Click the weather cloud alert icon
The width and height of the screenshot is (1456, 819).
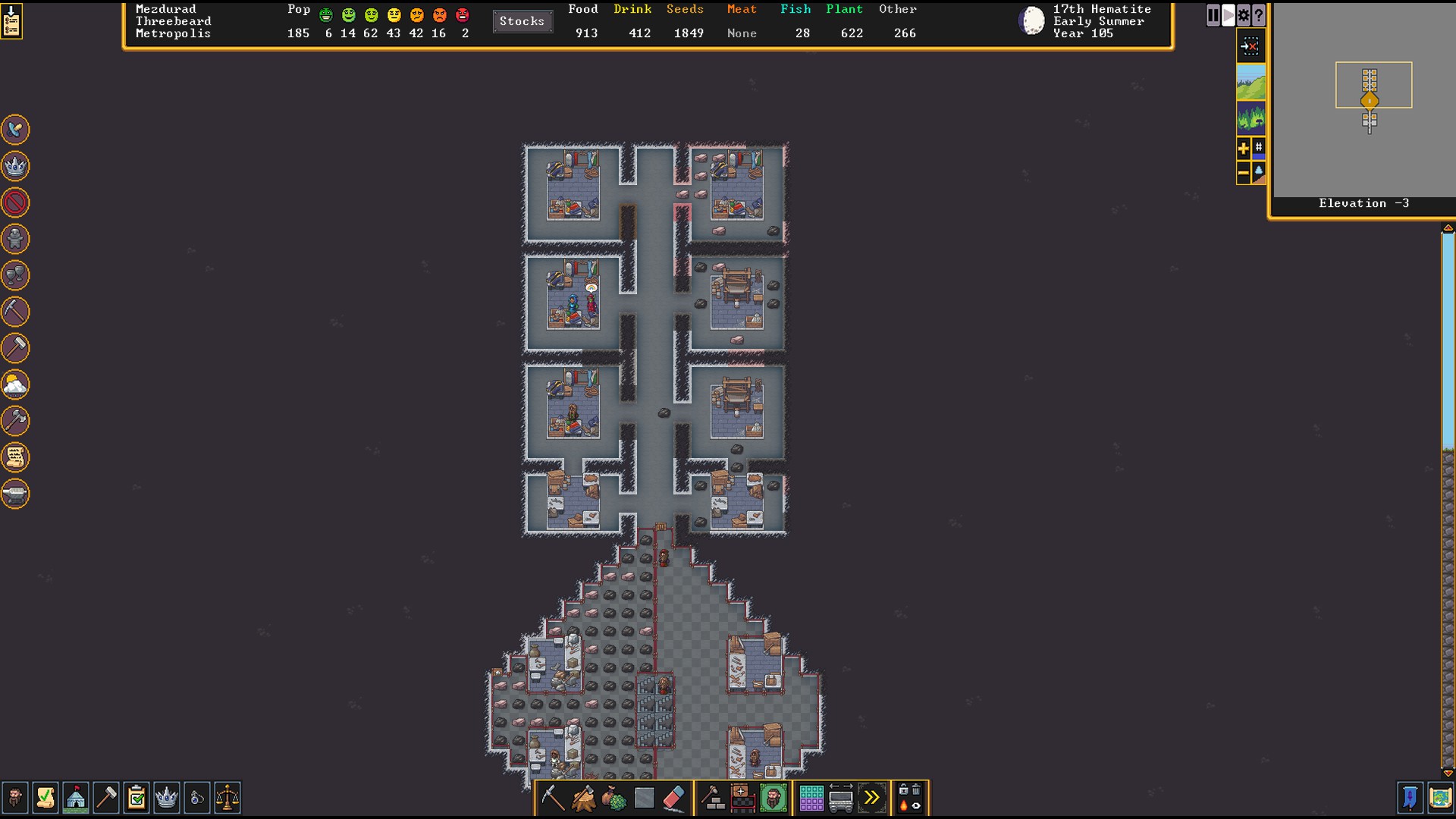(x=15, y=385)
